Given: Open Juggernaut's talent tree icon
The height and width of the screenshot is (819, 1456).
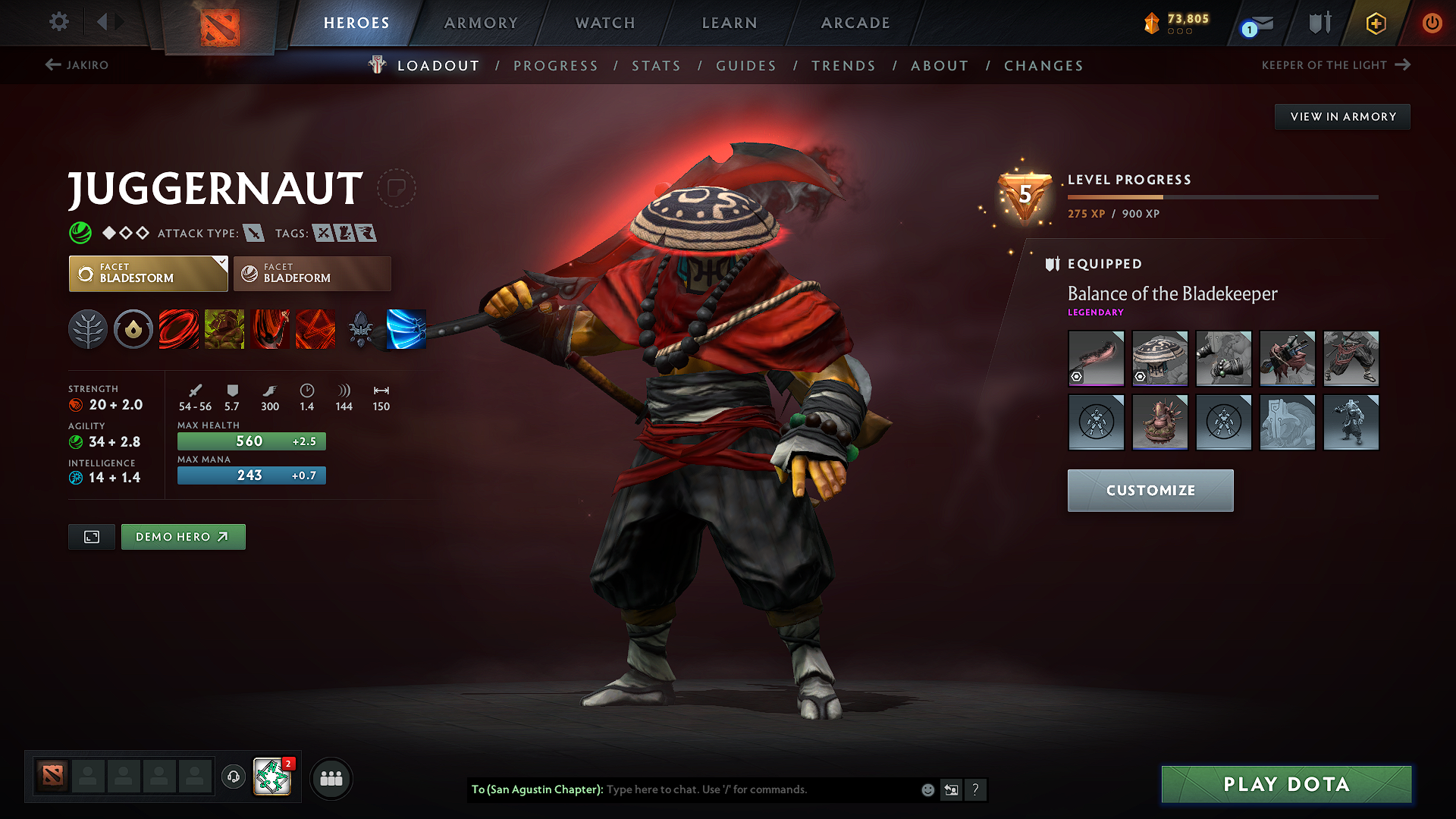Looking at the screenshot, I should coord(88,328).
